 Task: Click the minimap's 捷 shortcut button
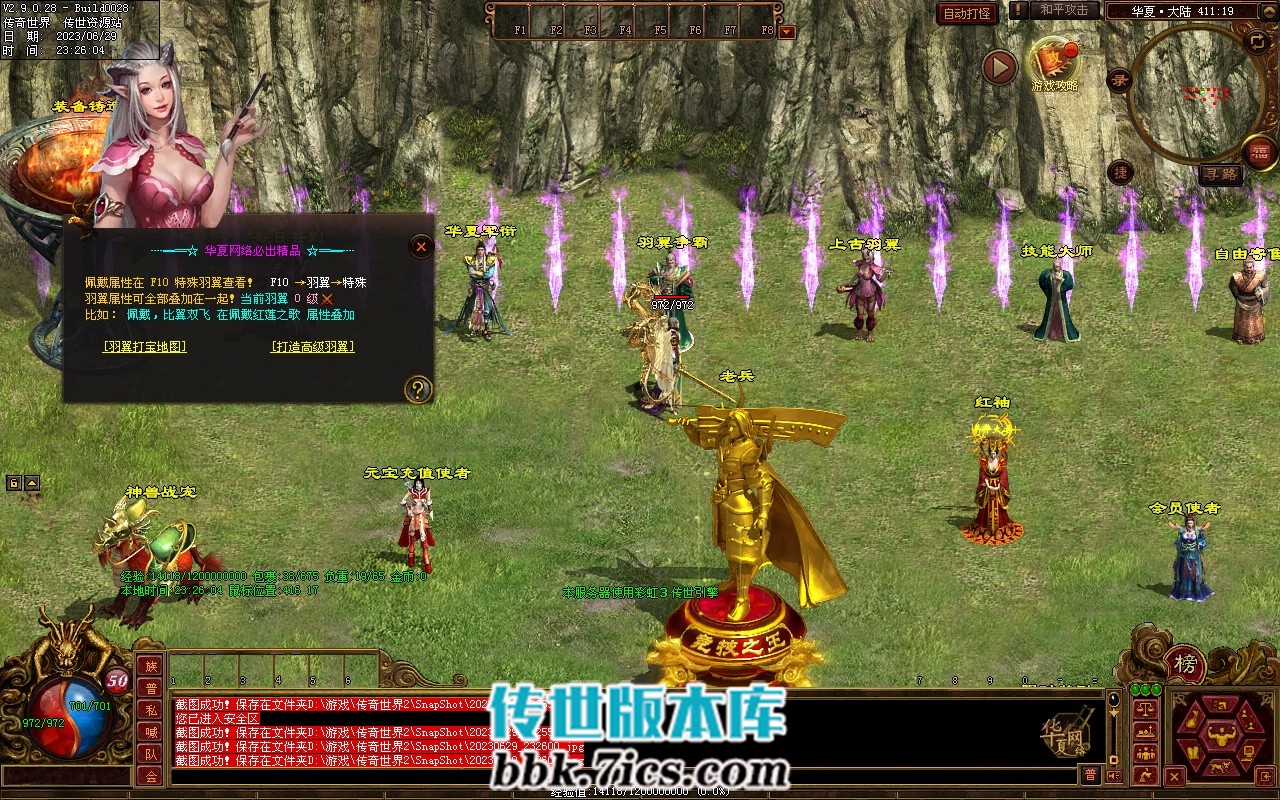[x=1121, y=172]
